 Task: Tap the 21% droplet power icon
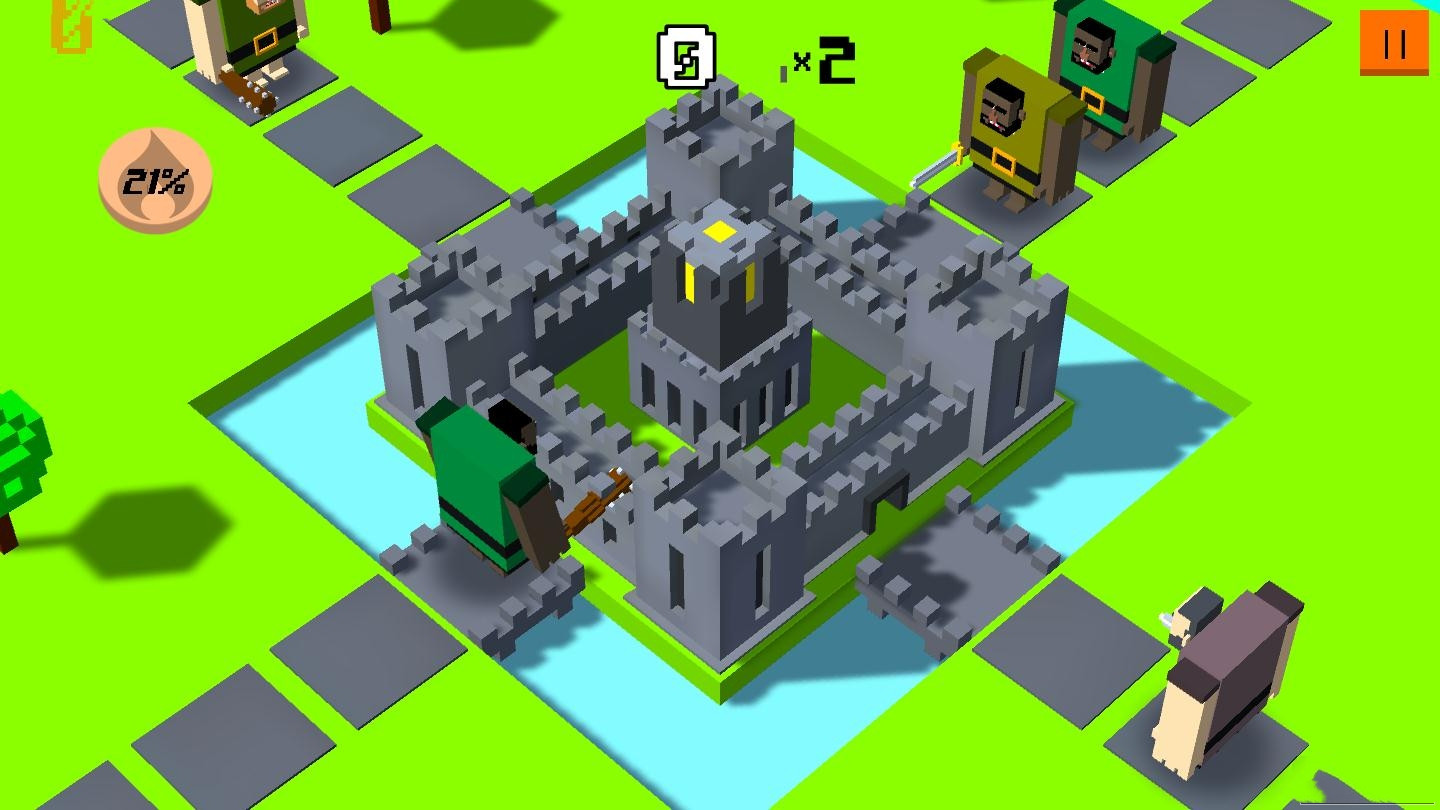pos(155,181)
